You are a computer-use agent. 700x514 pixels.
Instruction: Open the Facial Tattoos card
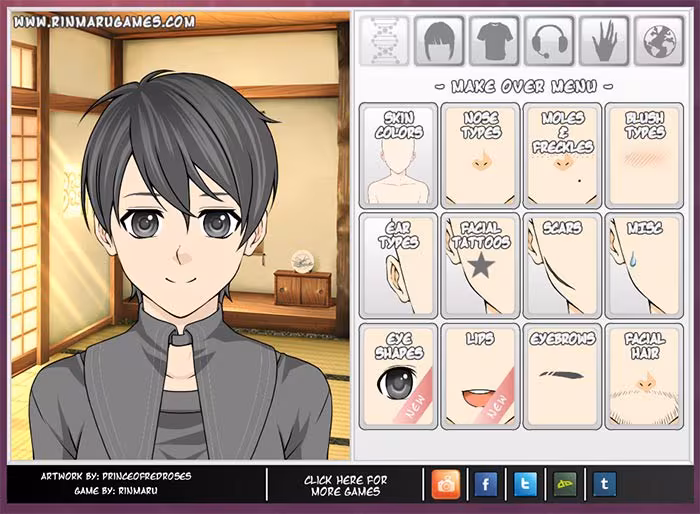click(480, 265)
